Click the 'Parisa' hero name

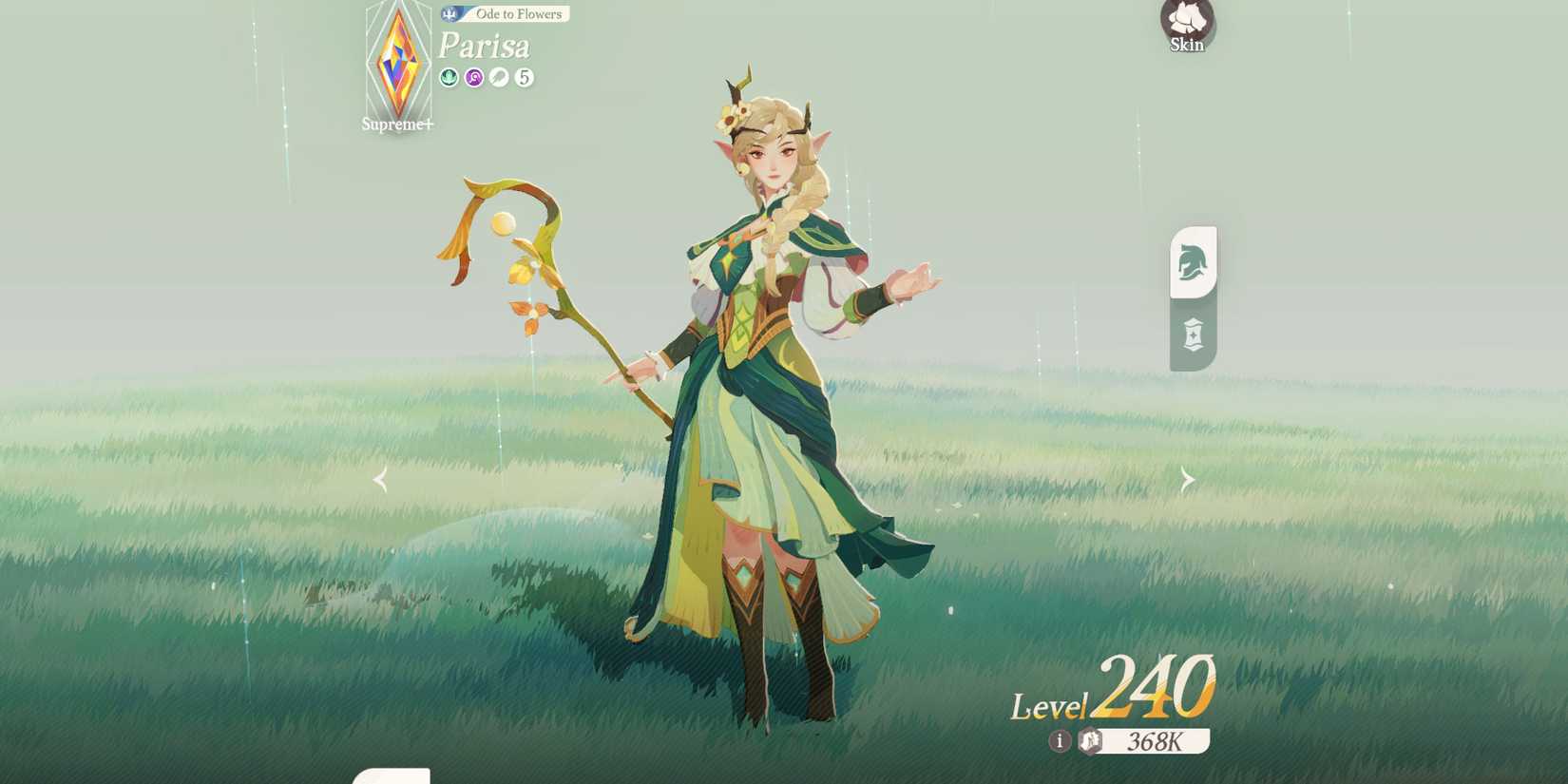tap(485, 46)
